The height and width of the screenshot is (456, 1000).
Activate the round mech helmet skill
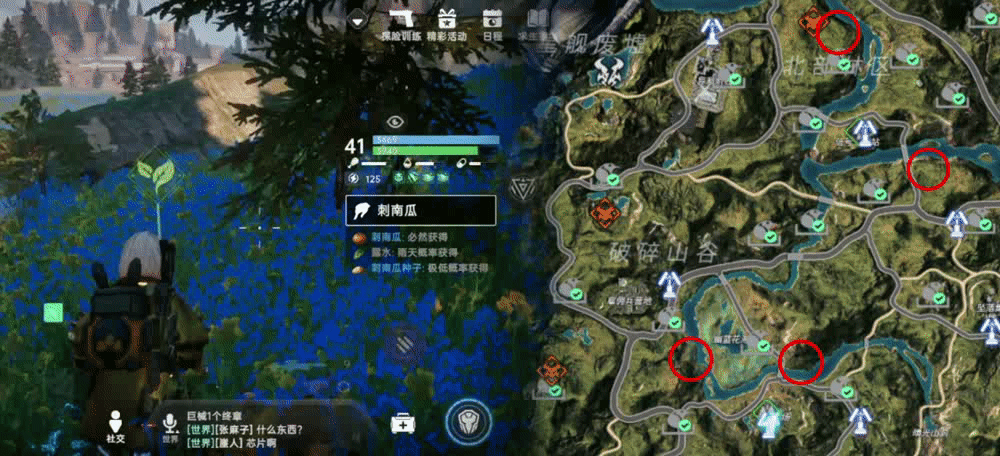click(x=463, y=421)
